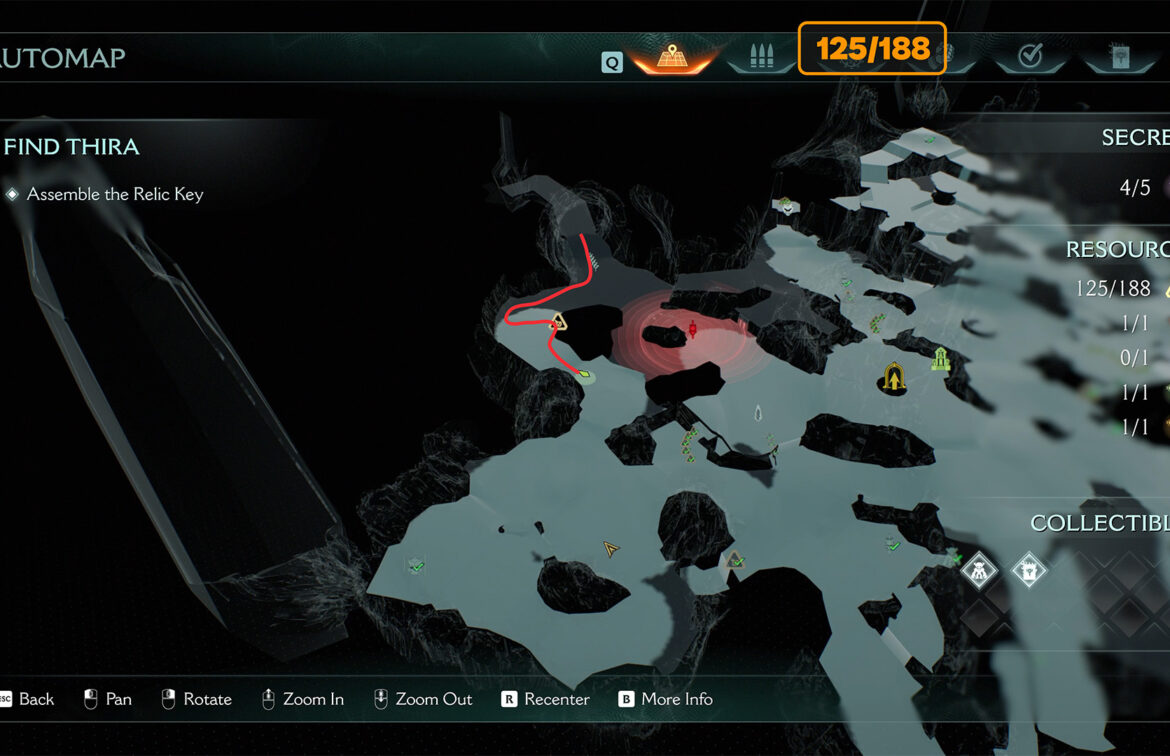The image size is (1170, 756).
Task: Switch to the bullets tab
Action: coord(761,56)
